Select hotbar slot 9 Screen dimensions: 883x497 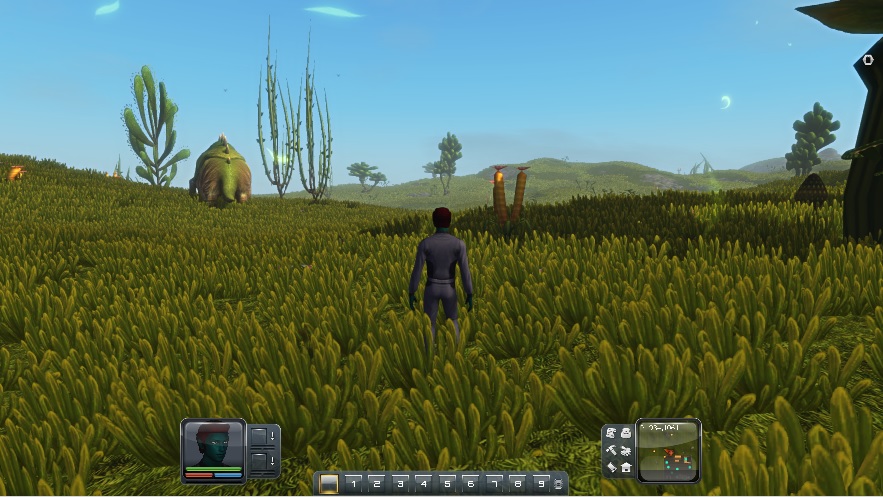(x=541, y=484)
